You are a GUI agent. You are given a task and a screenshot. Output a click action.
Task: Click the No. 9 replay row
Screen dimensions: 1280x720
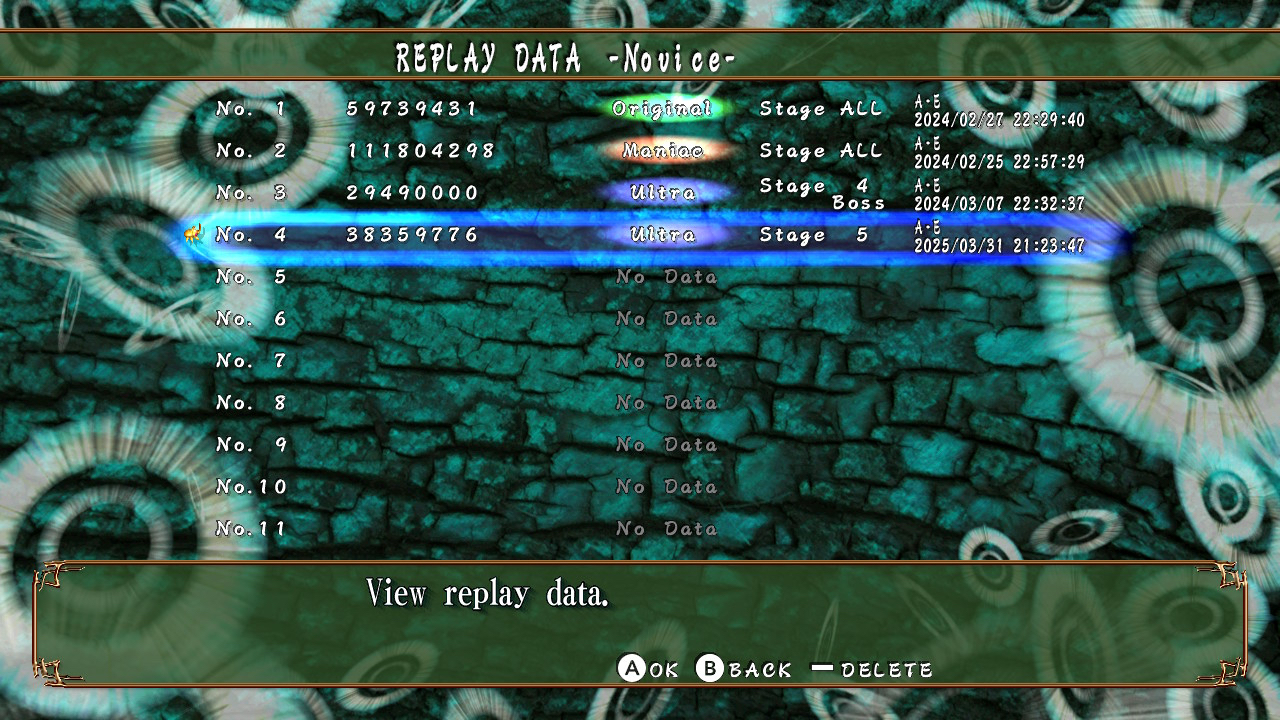pos(650,445)
